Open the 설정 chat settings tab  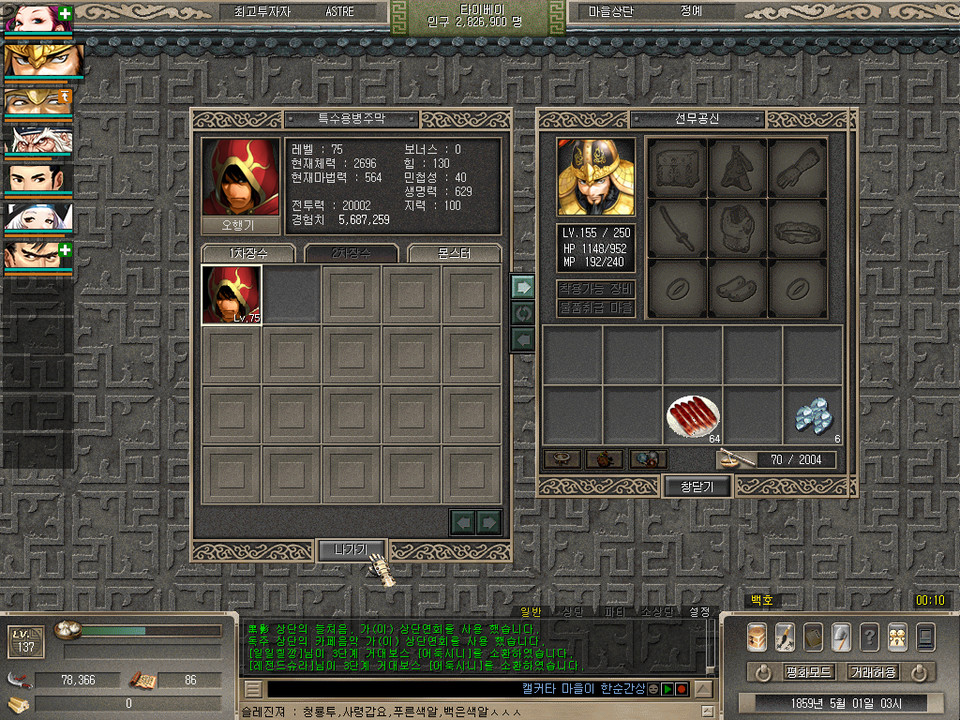(x=699, y=611)
